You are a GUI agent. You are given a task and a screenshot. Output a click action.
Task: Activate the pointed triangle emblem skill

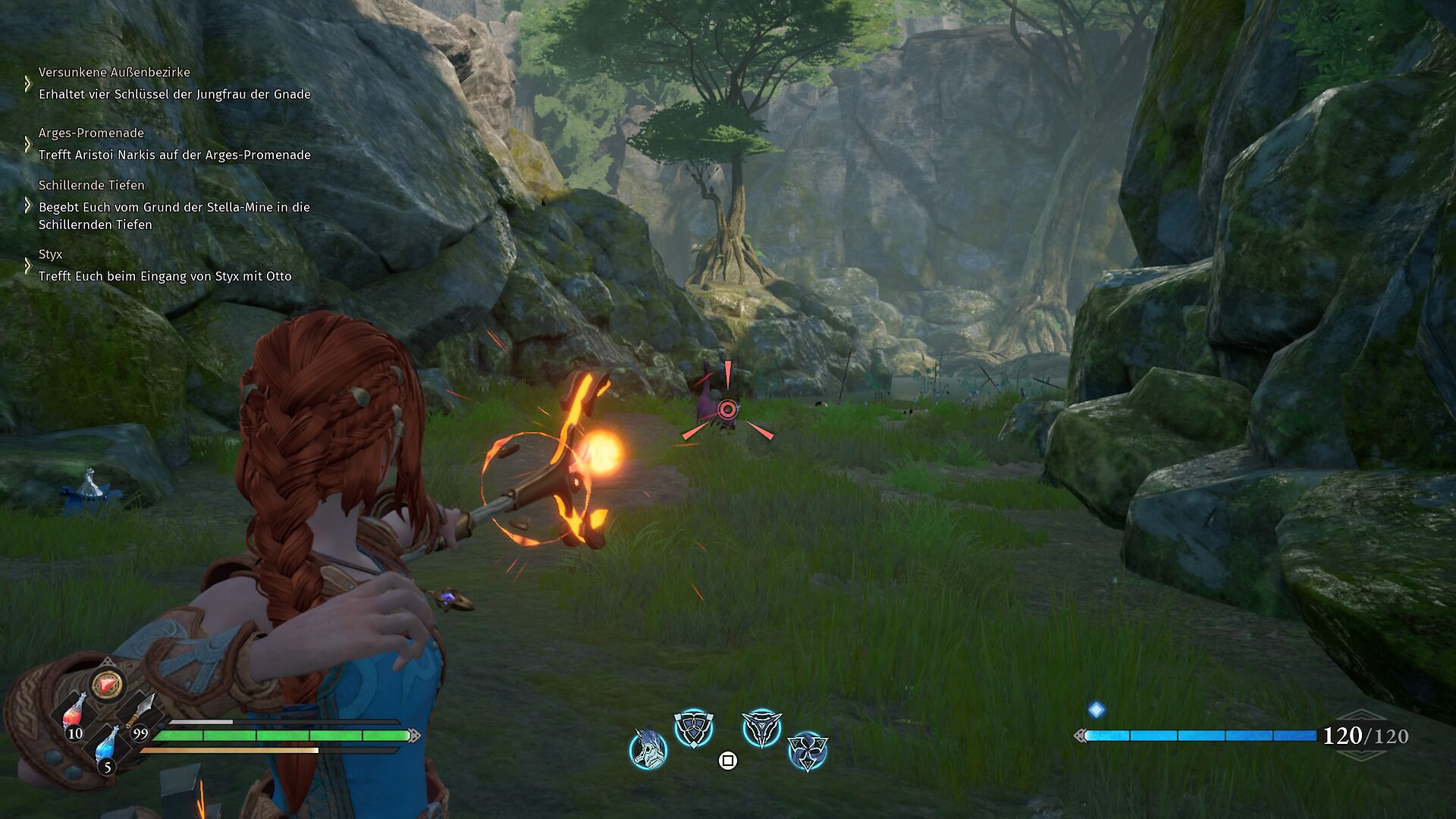click(761, 729)
